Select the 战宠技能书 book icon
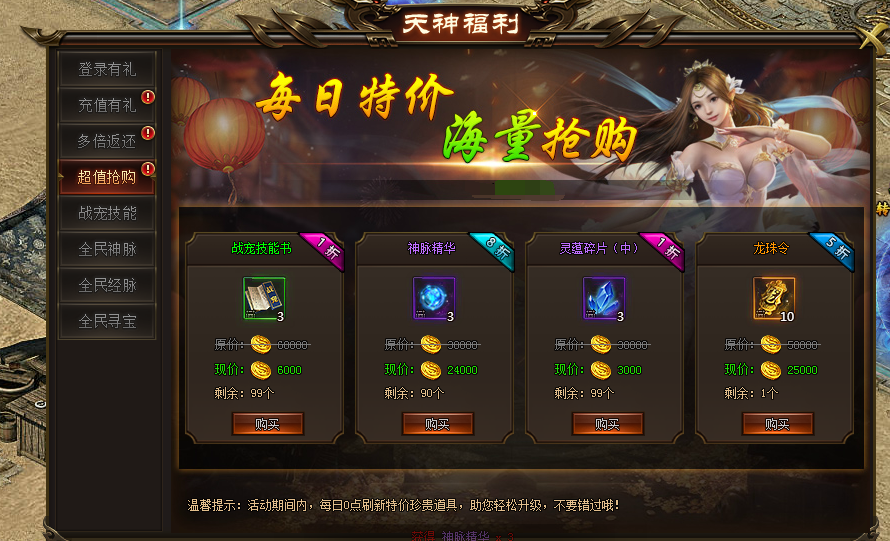 [x=264, y=298]
